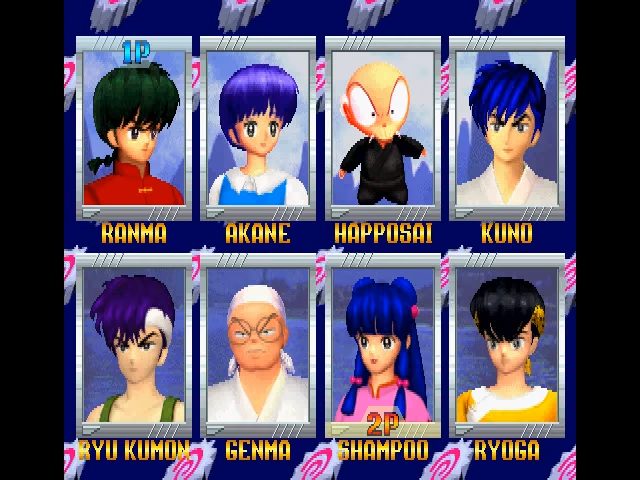Image resolution: width=640 pixels, height=480 pixels.
Task: Pick the Happosai portrait
Action: 381,130
